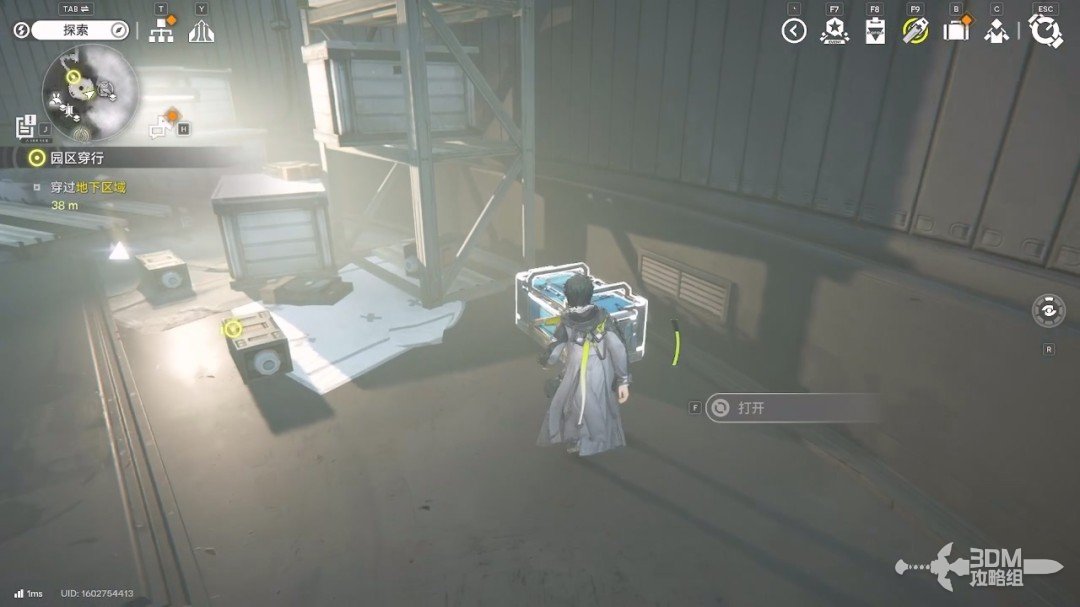This screenshot has width=1080, height=607.
Task: Open the Event star badge icon
Action: [834, 31]
